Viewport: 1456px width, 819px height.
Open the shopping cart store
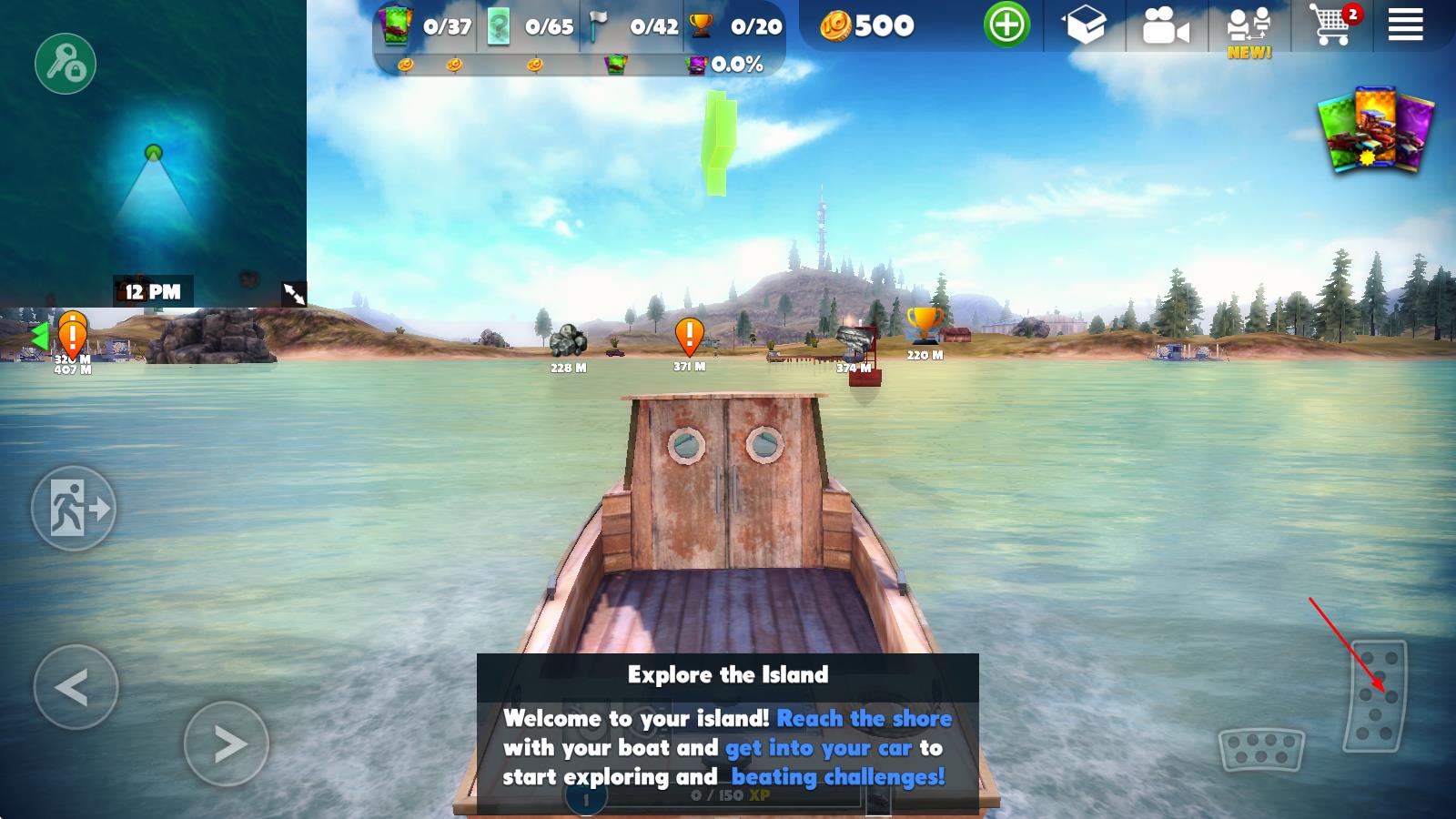tap(1330, 25)
